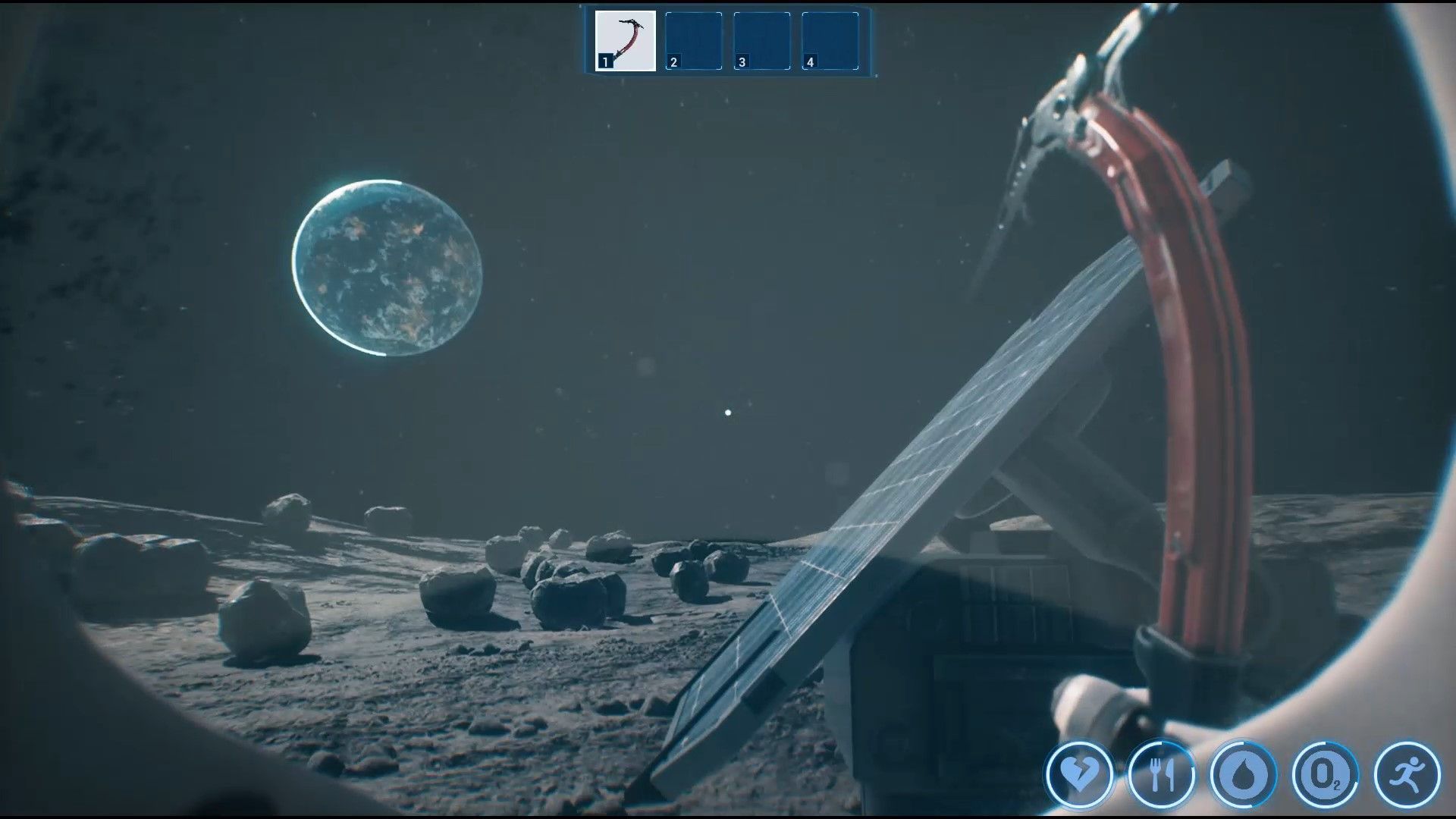Click the bright star near screen center

pos(727,412)
